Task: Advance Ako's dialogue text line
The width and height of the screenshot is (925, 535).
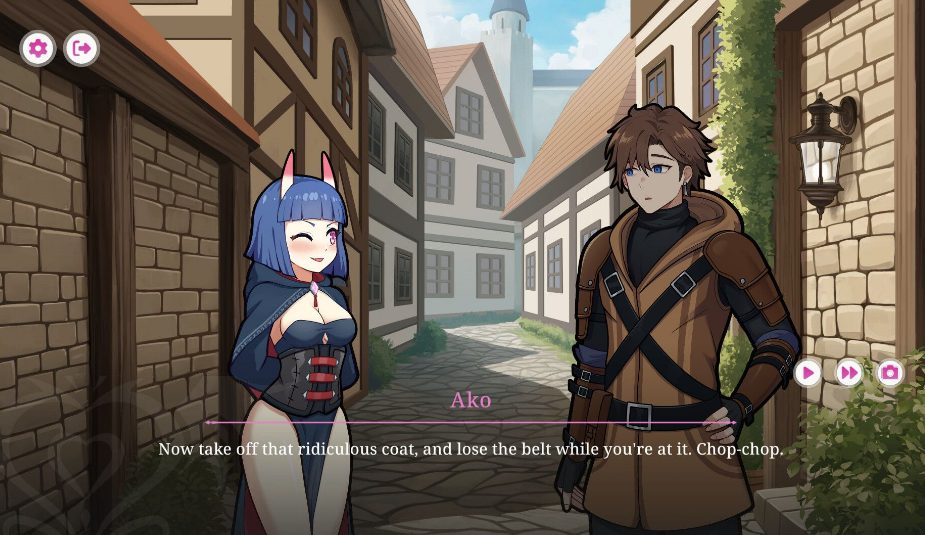Action: point(470,450)
